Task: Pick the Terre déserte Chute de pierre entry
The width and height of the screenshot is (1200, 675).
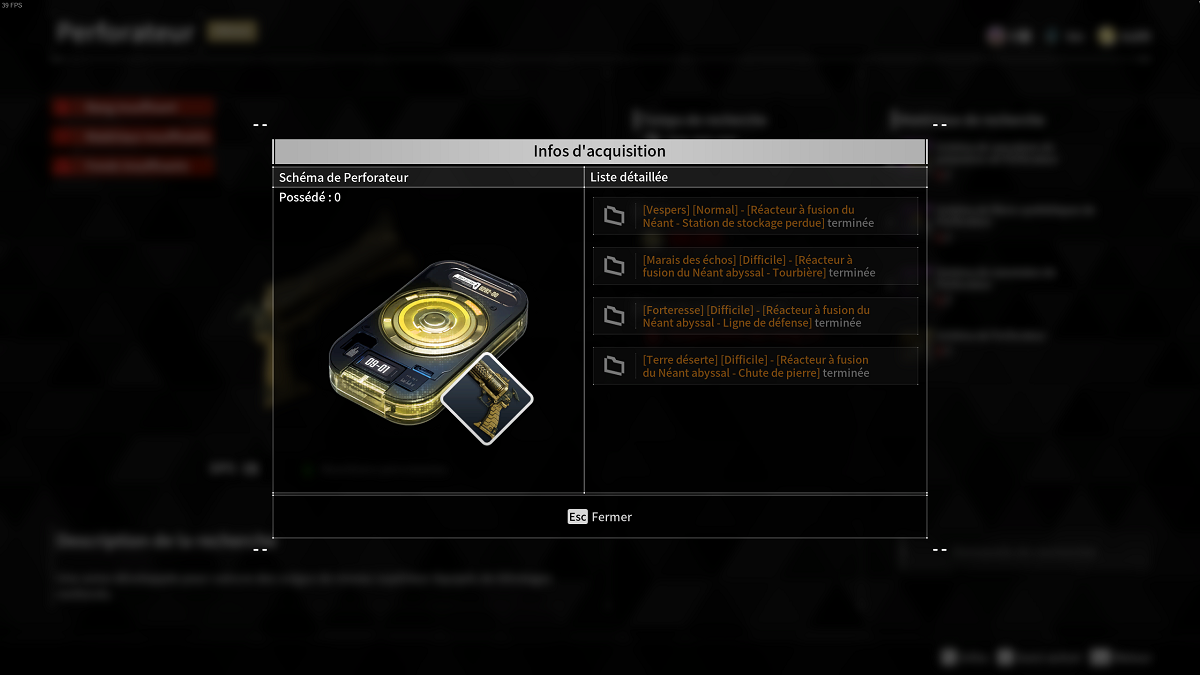Action: [x=755, y=366]
